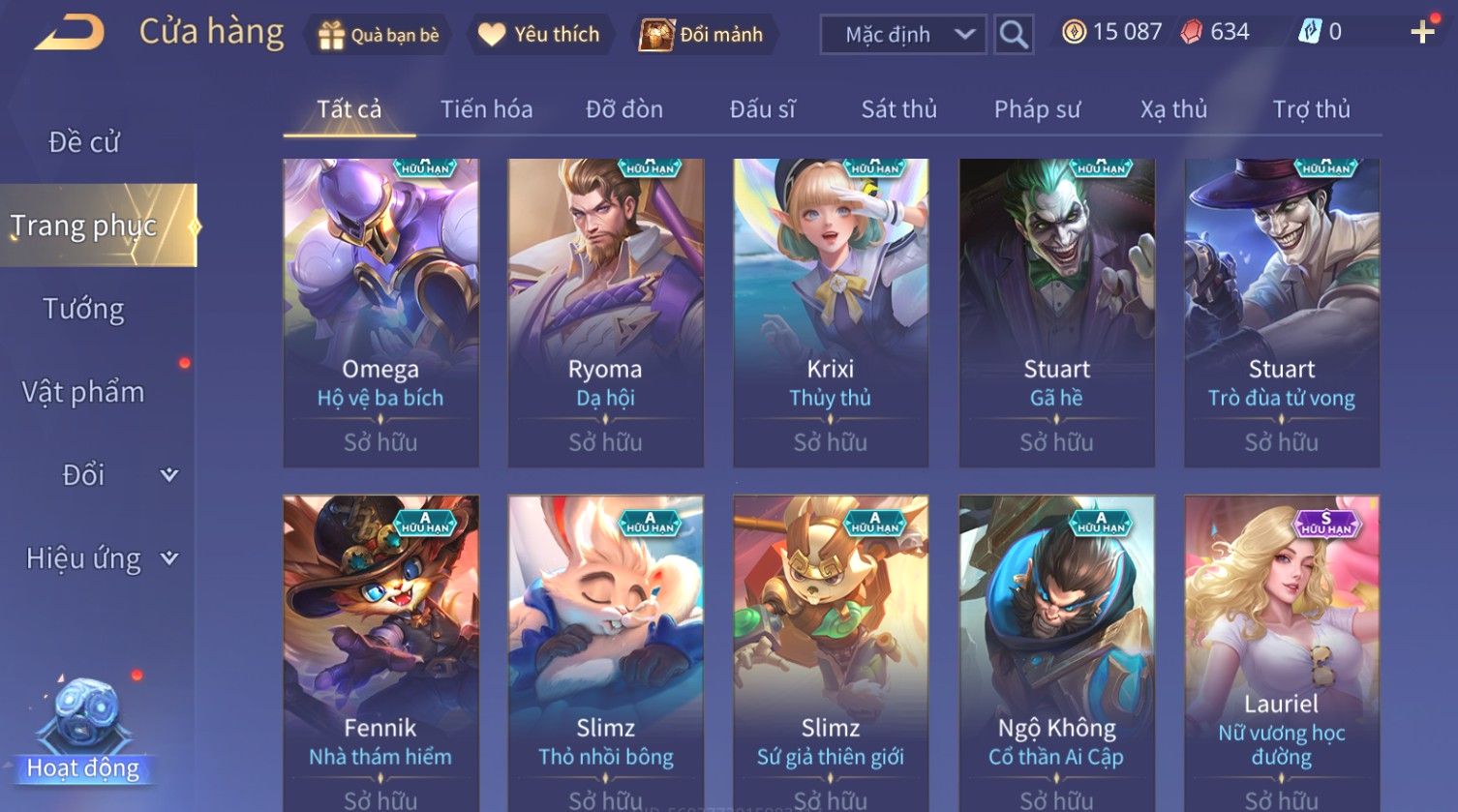The image size is (1458, 812).
Task: Switch to the Tiến hóa tab
Action: 486,109
